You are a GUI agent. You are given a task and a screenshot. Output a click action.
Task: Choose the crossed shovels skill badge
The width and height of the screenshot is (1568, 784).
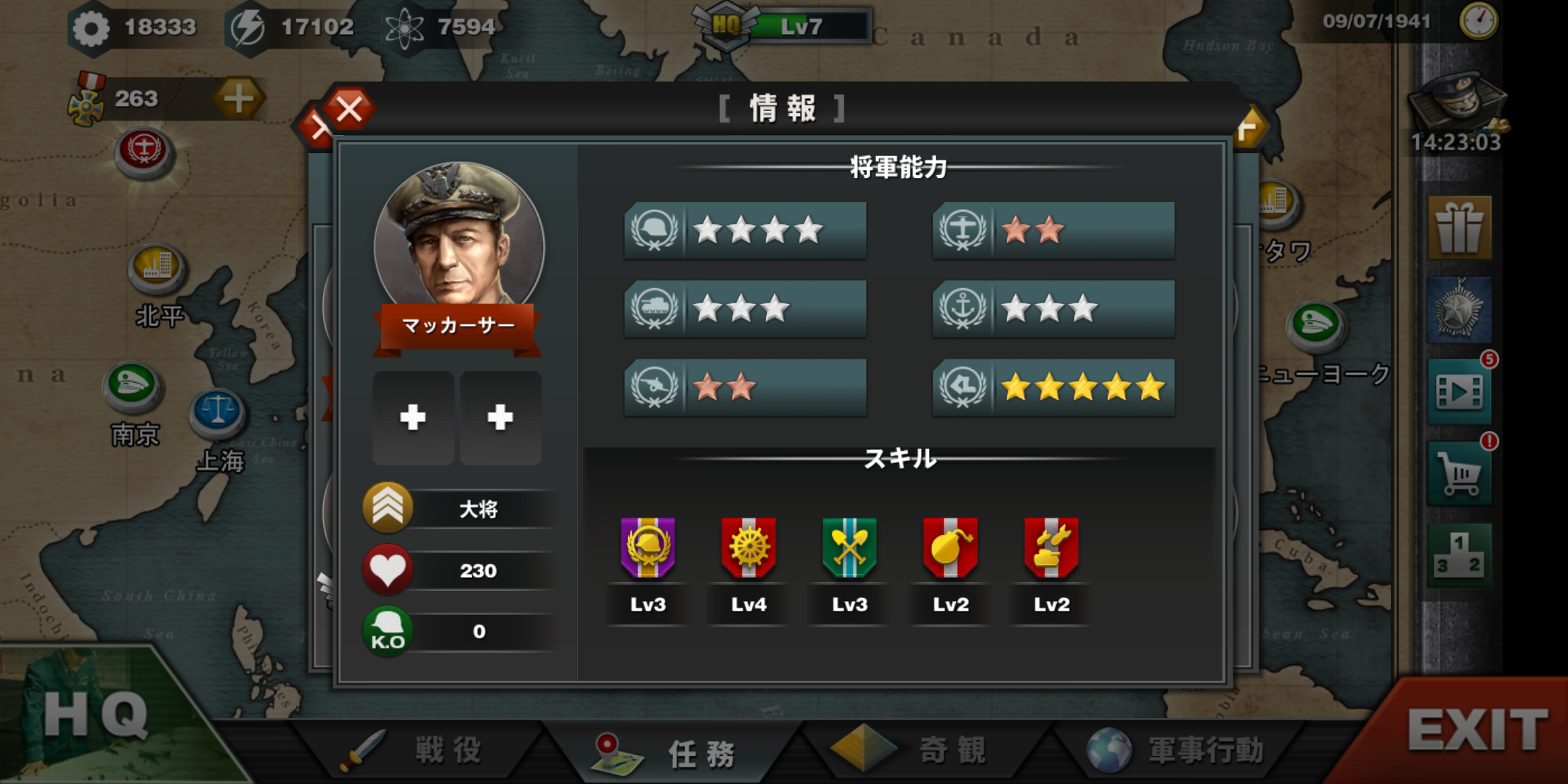coord(849,549)
